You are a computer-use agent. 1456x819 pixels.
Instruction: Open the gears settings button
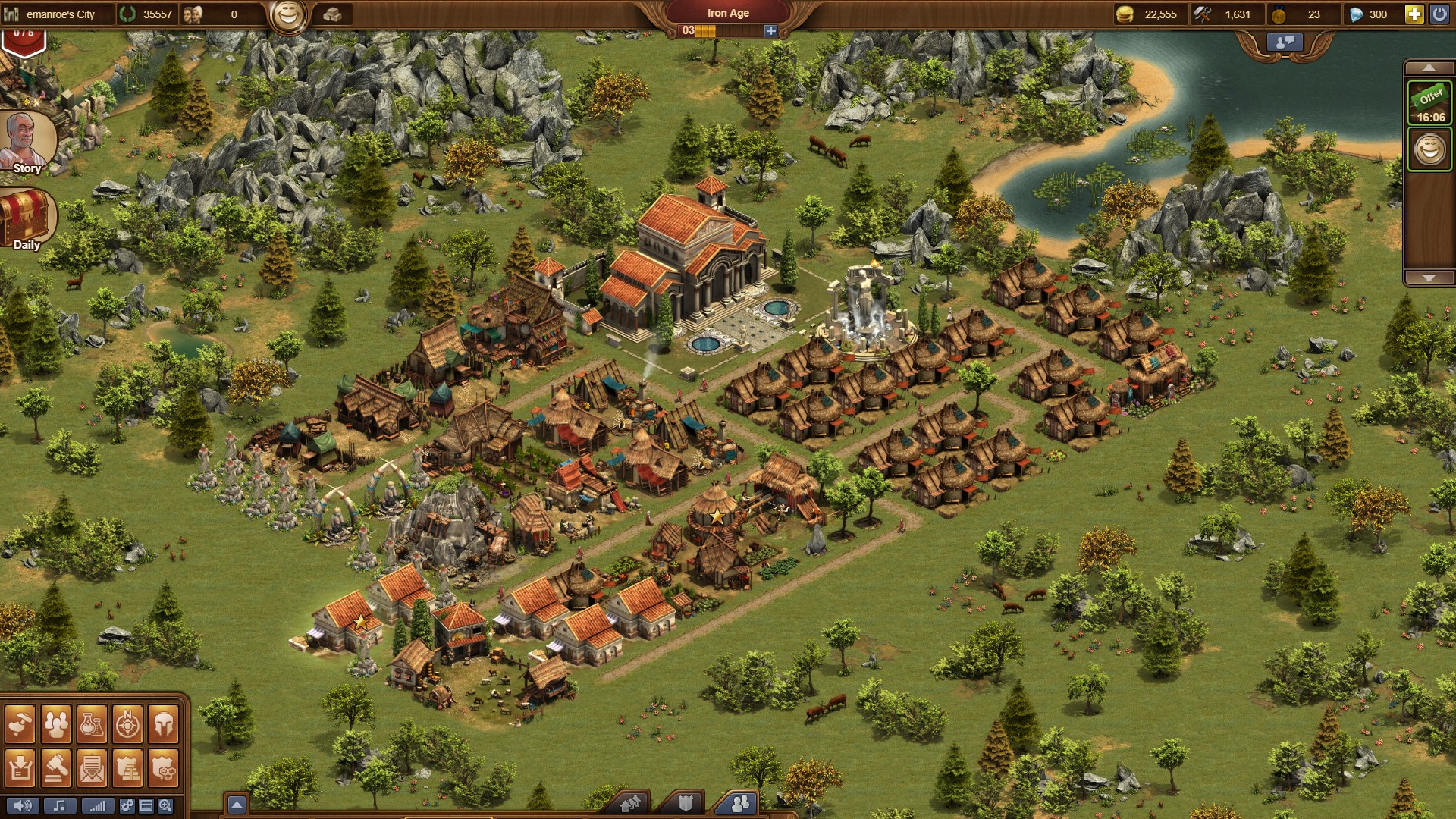pyautogui.click(x=127, y=806)
